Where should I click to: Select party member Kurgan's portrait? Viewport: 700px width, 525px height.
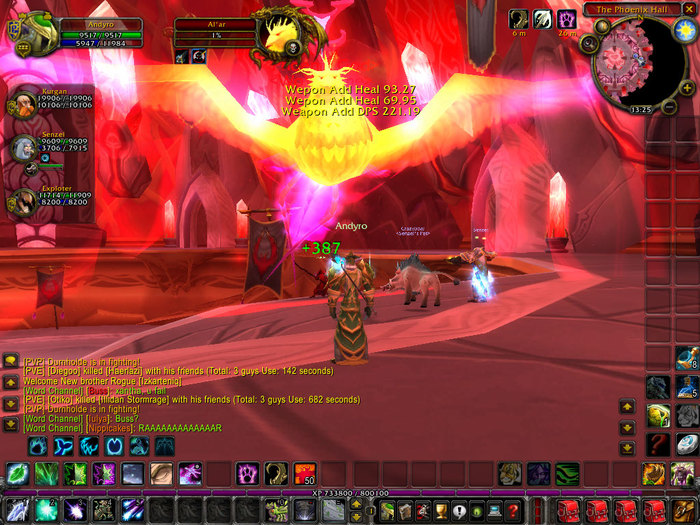[x=22, y=104]
